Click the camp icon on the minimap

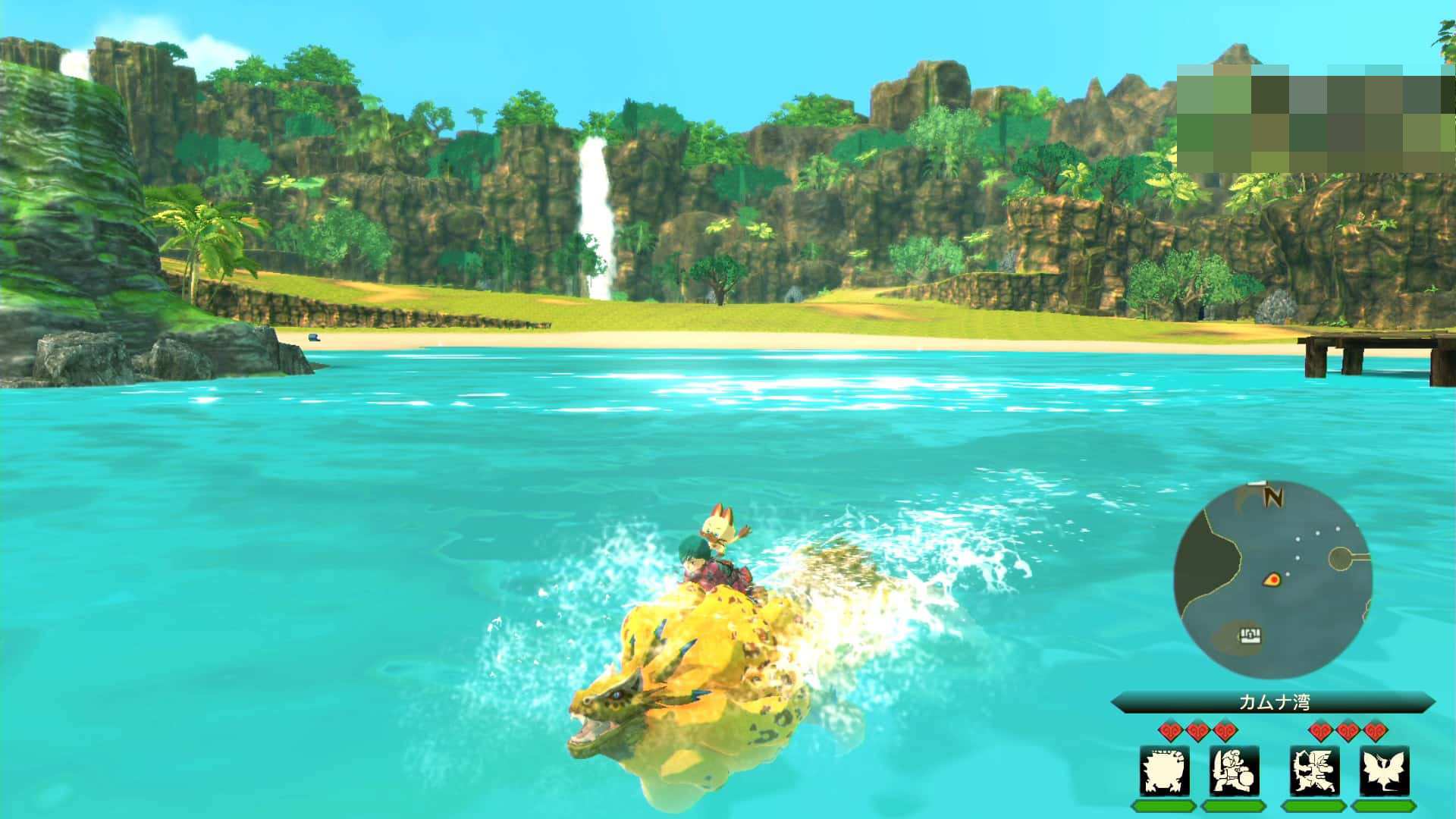pyautogui.click(x=1249, y=634)
